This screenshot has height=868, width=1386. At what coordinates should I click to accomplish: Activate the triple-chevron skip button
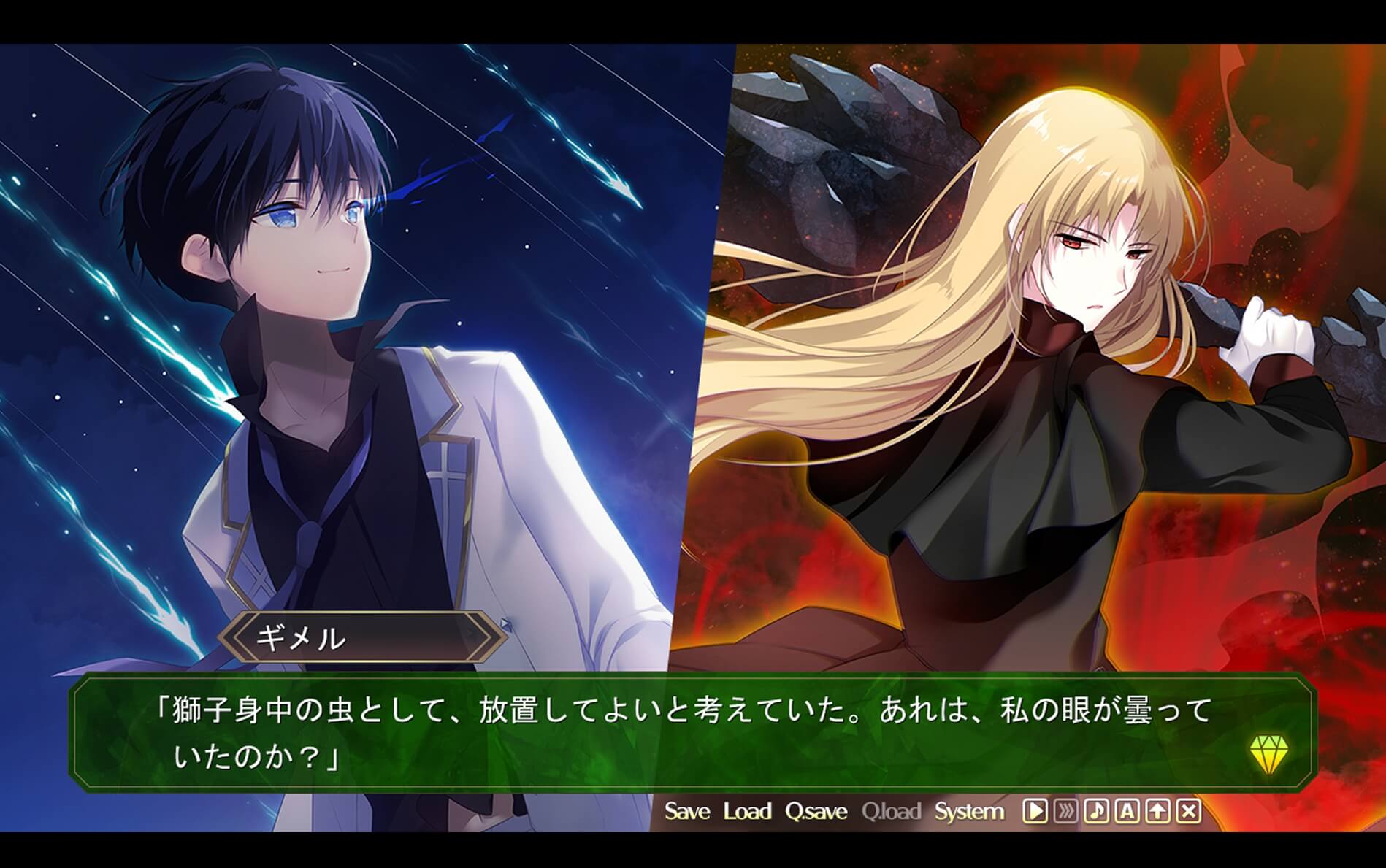(1065, 811)
